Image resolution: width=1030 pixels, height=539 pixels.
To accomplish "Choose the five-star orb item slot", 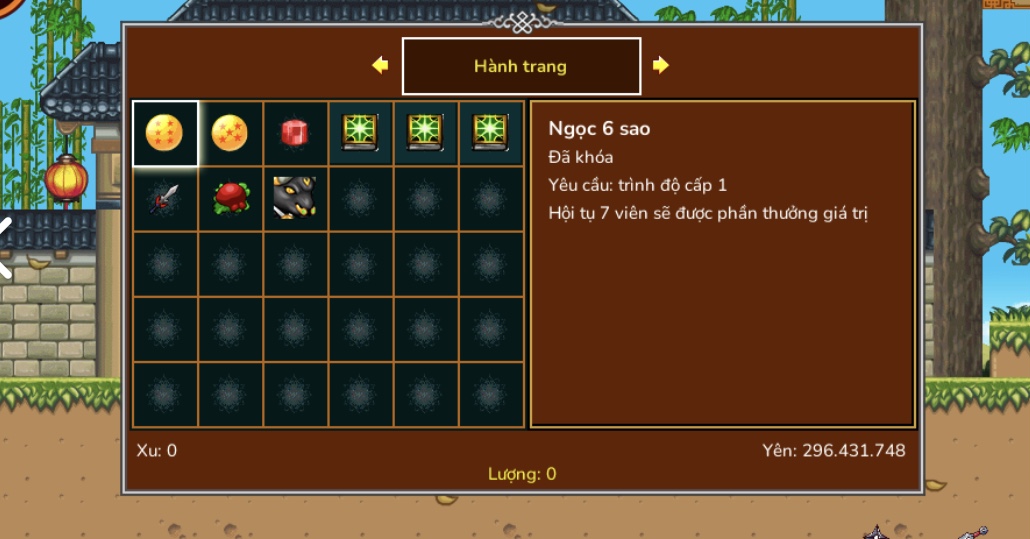I will [230, 133].
